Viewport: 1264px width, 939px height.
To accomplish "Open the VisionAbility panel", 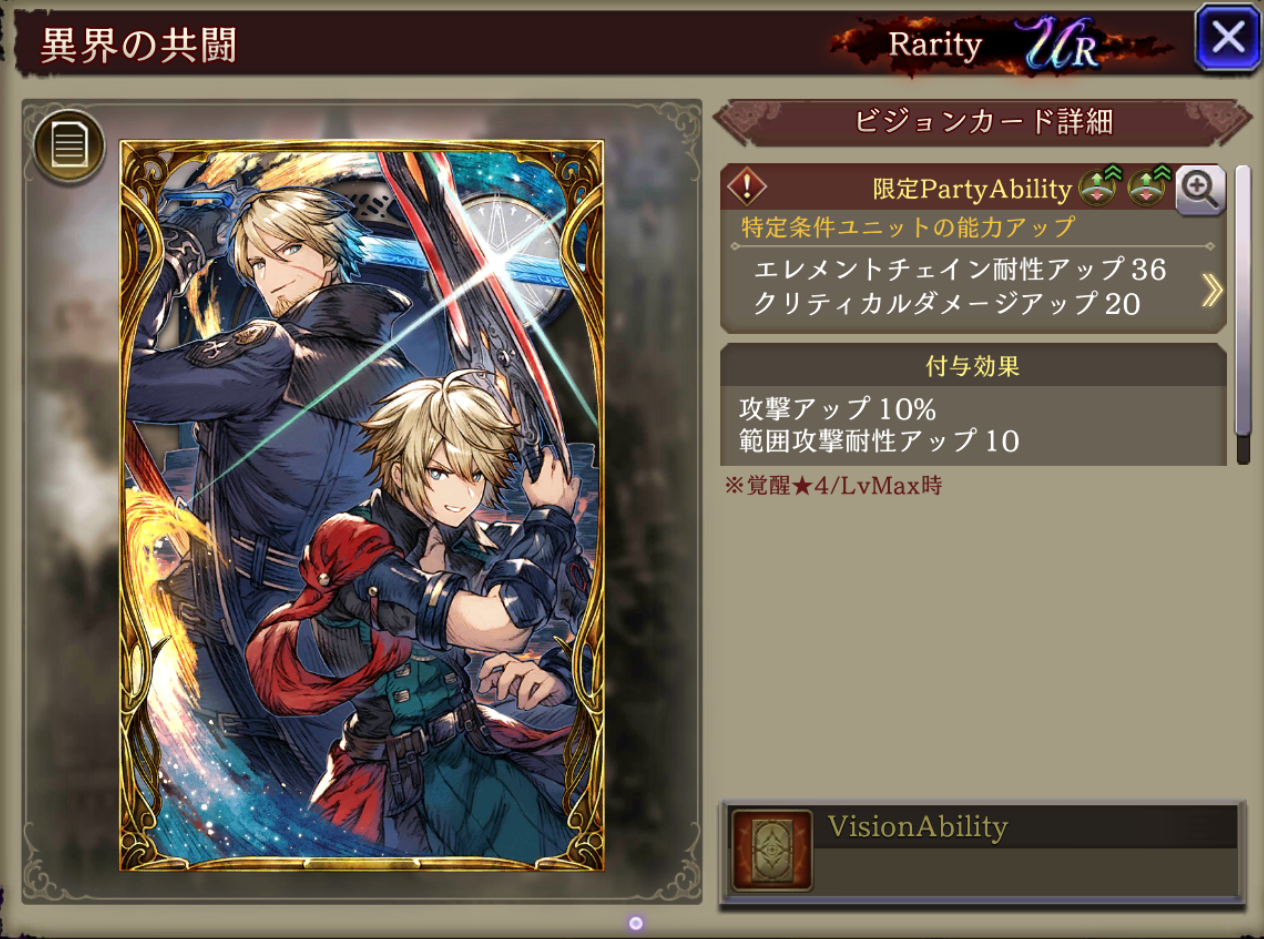I will pyautogui.click(x=982, y=850).
